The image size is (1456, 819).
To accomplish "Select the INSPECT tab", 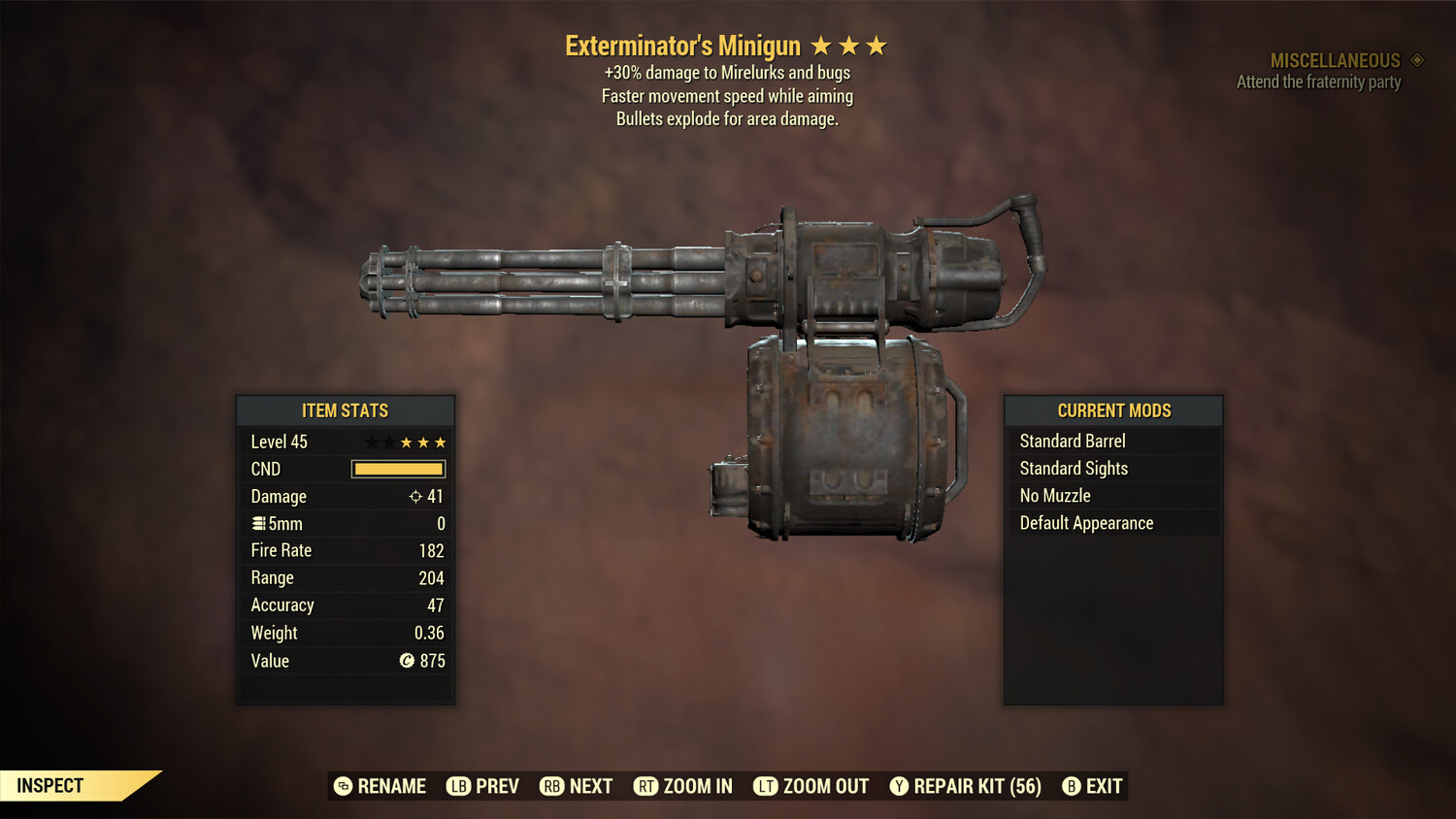I will click(50, 785).
